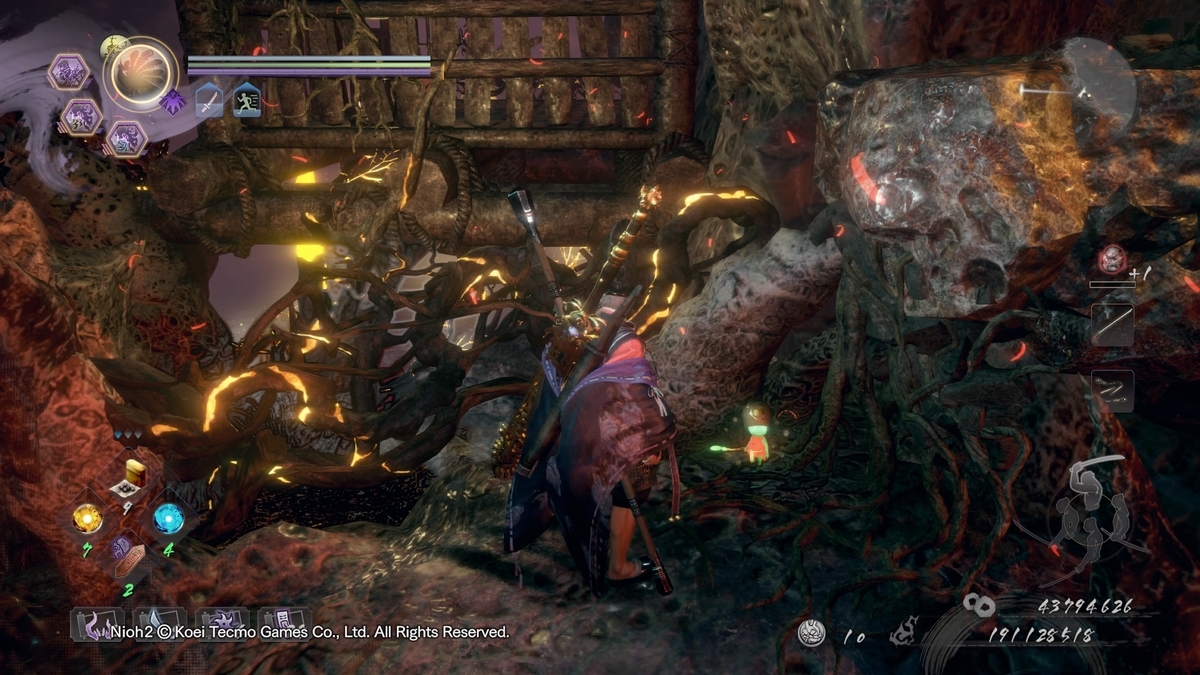Use the glowing yellow orb shortcut item
The image size is (1200, 675).
tap(87, 517)
